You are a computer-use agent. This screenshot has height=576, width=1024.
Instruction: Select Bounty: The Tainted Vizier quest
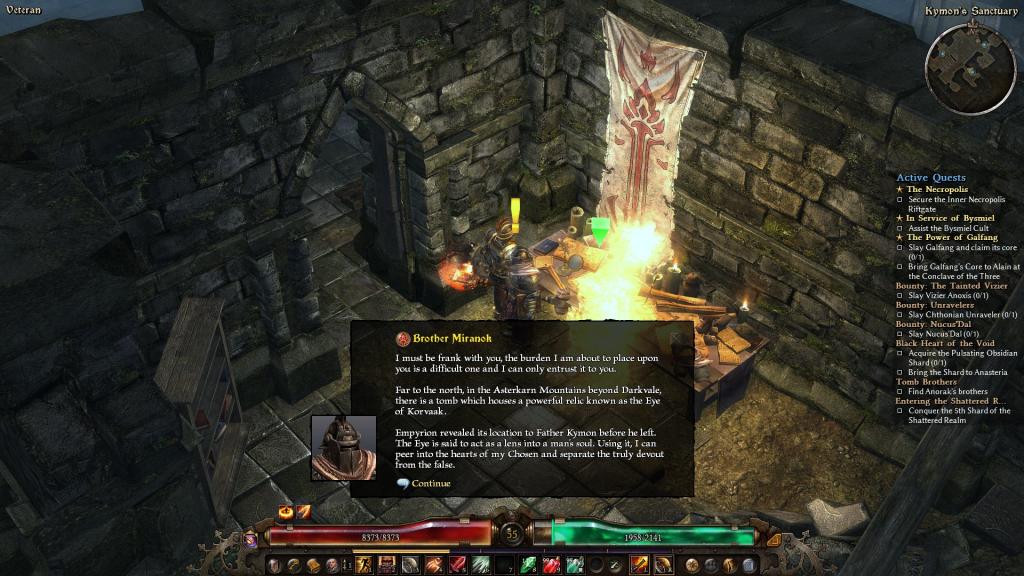[x=950, y=286]
